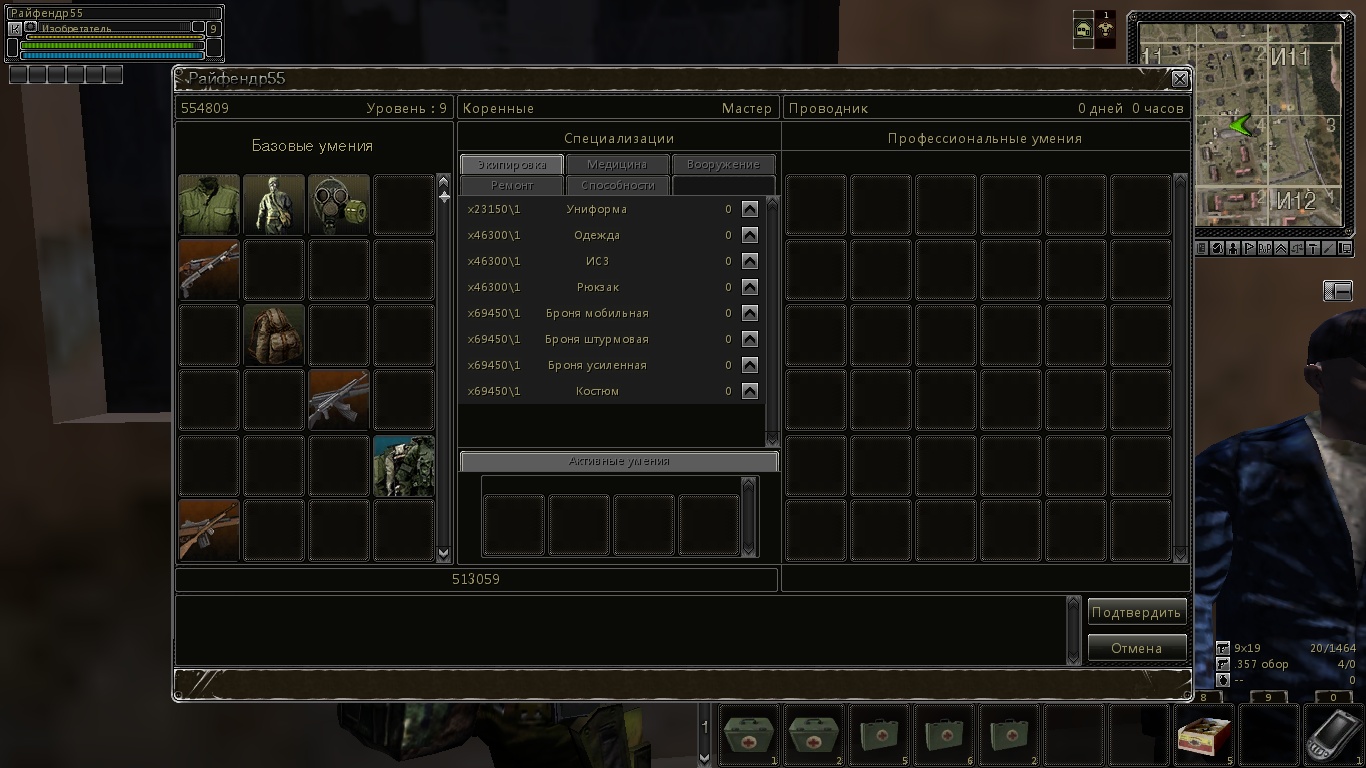
Task: Pick the camouflage armor base skill icon
Action: pyautogui.click(x=404, y=465)
